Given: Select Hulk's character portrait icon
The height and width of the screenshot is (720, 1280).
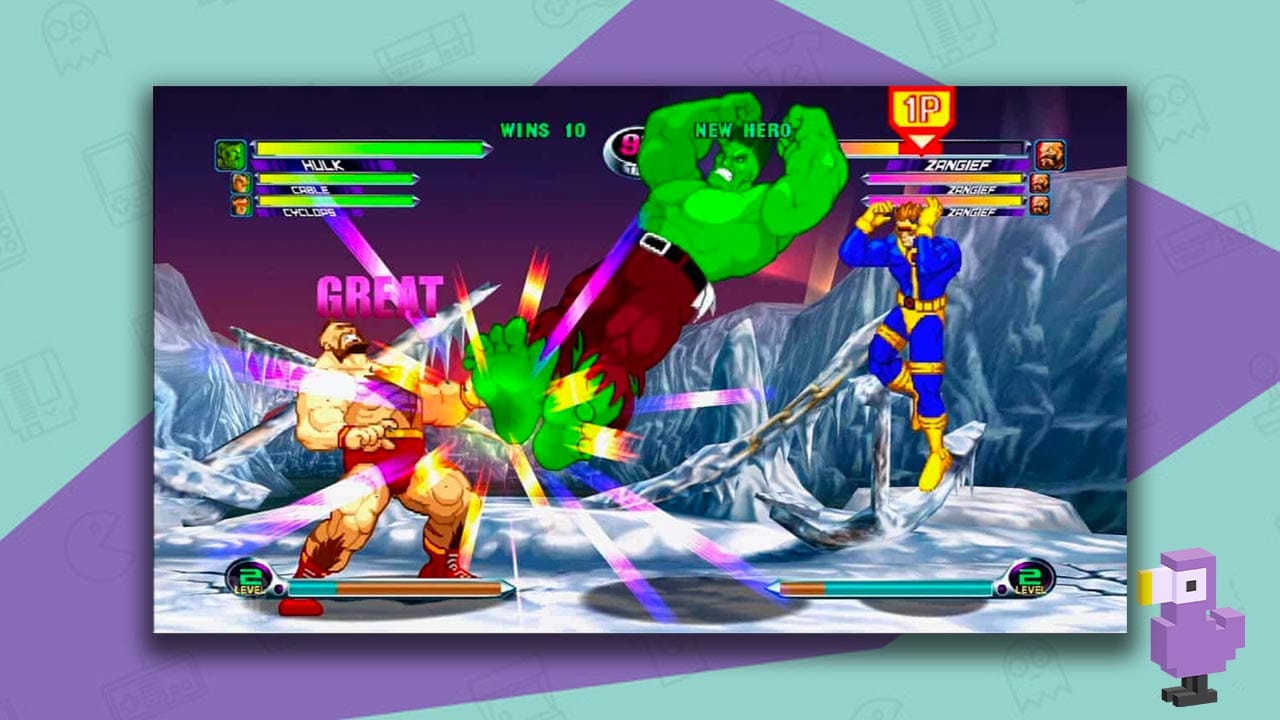Looking at the screenshot, I should click(231, 153).
